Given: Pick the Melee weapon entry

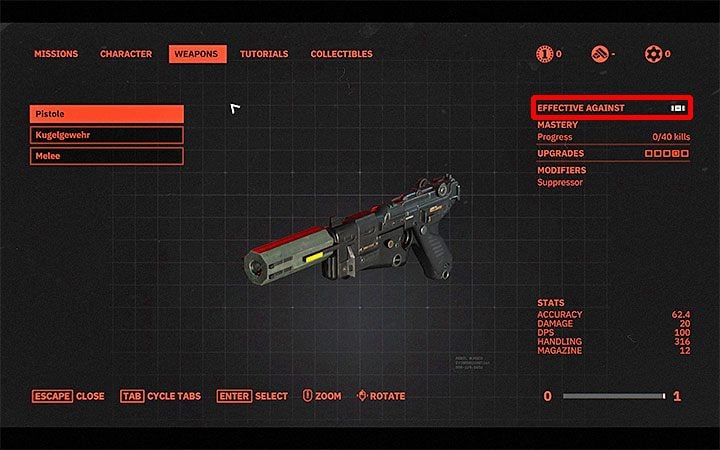Looking at the screenshot, I should tap(107, 156).
